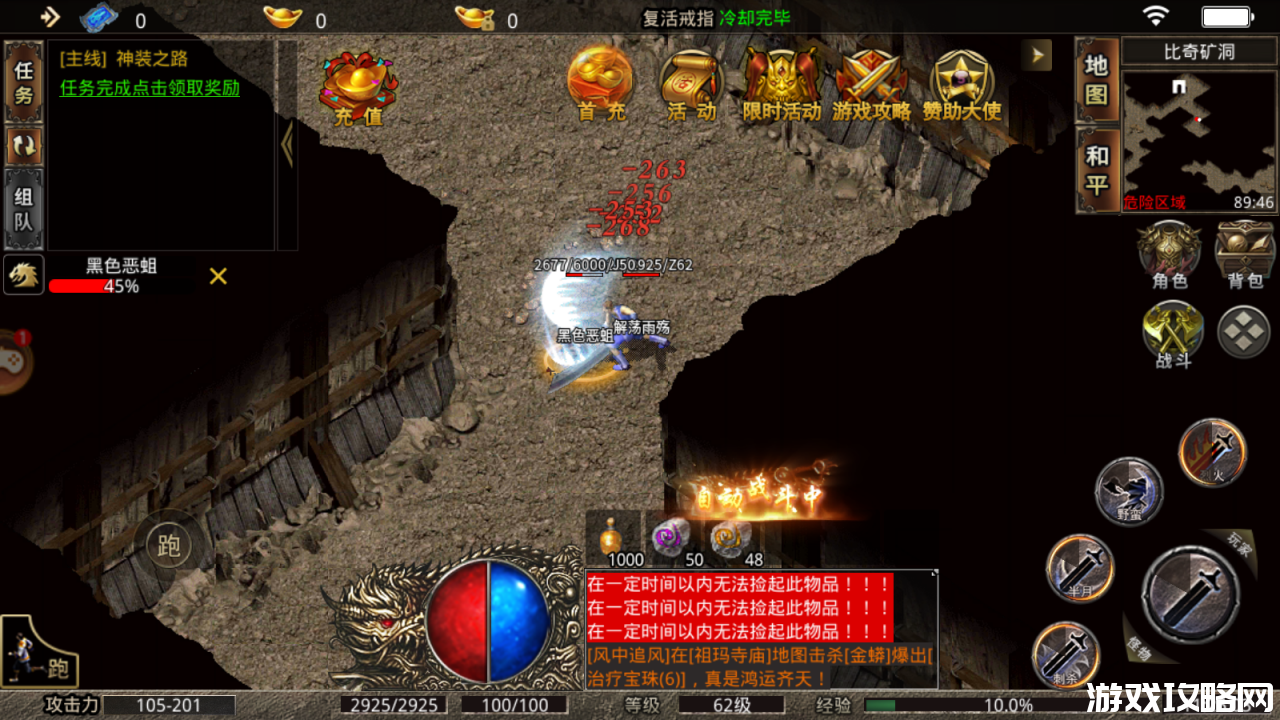Open the 首充 first-recharge offer

tap(600, 83)
